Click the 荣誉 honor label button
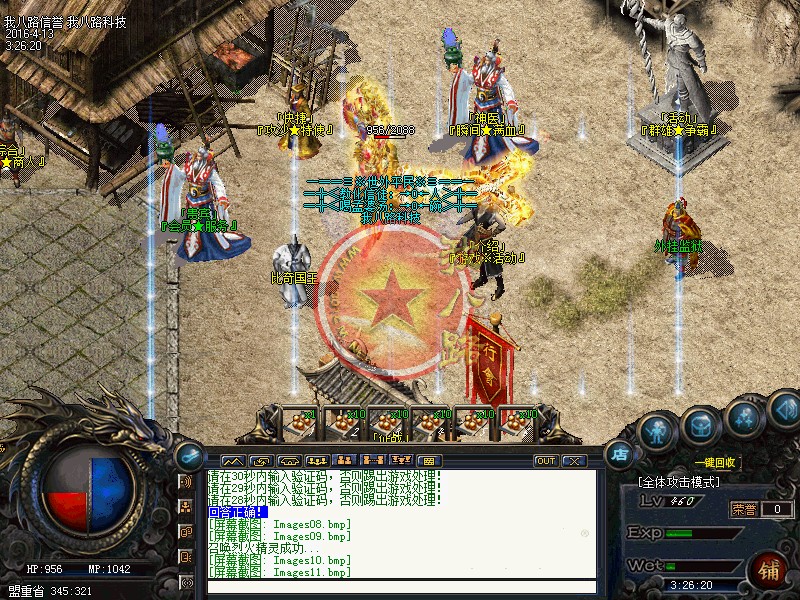The height and width of the screenshot is (600, 800). point(743,509)
